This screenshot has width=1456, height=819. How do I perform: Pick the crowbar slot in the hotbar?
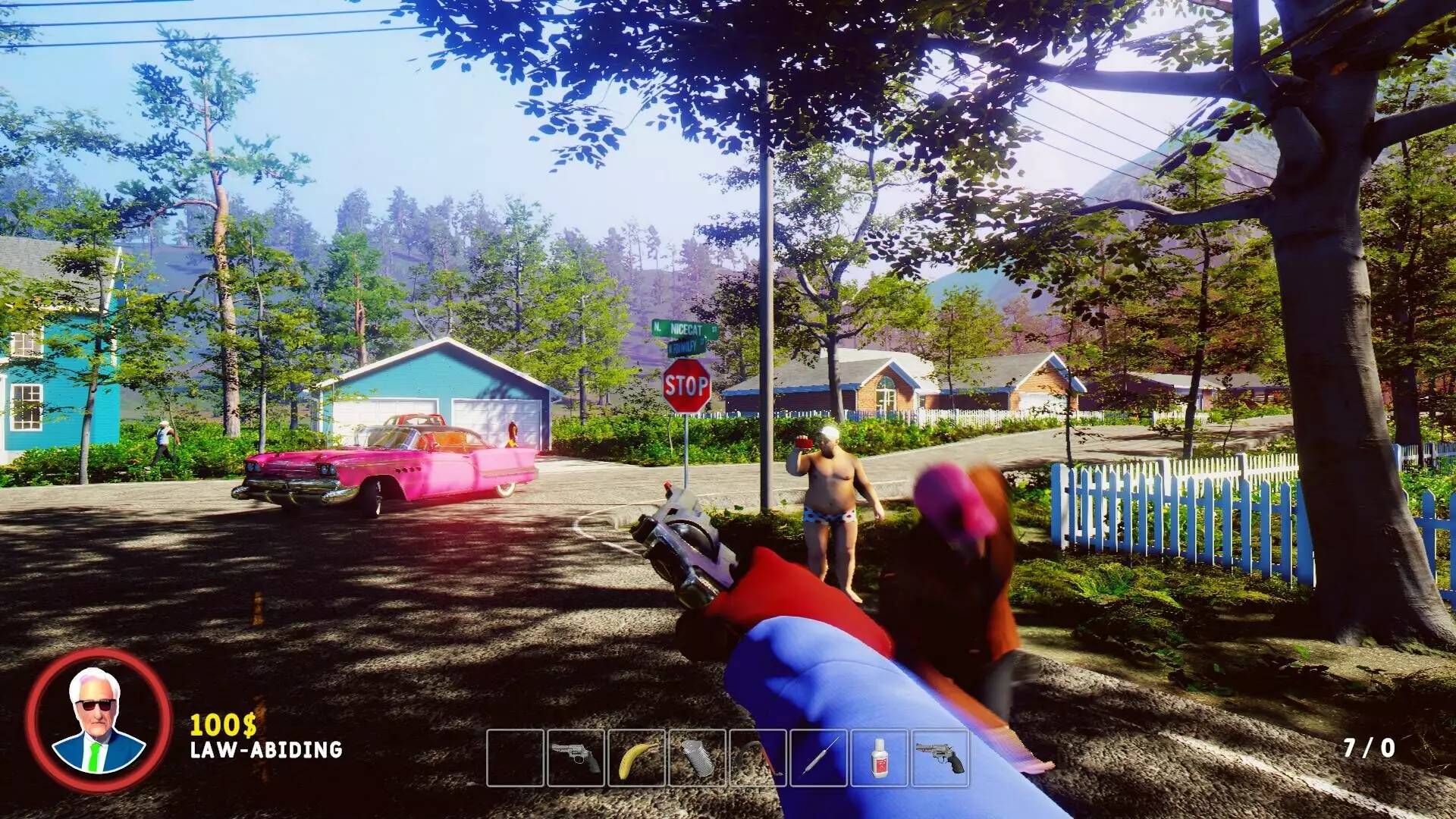[x=758, y=758]
